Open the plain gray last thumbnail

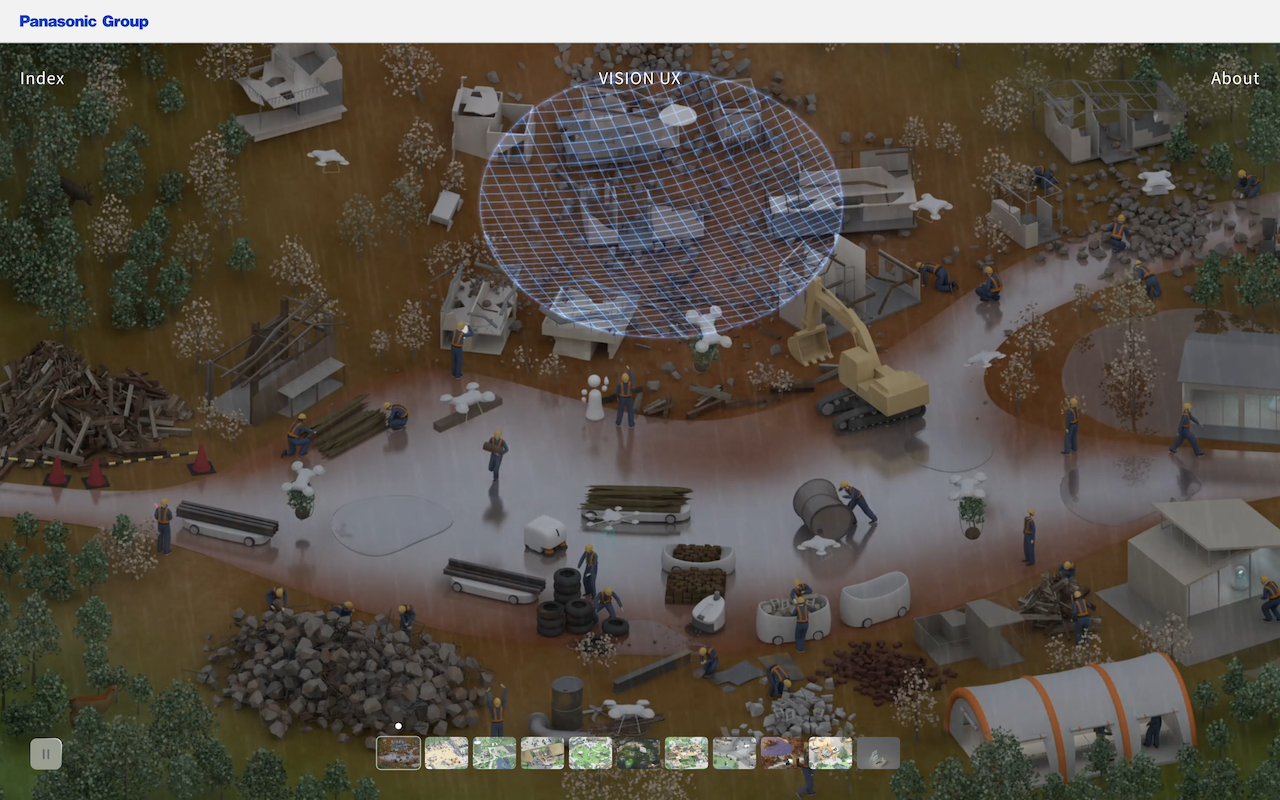click(878, 753)
